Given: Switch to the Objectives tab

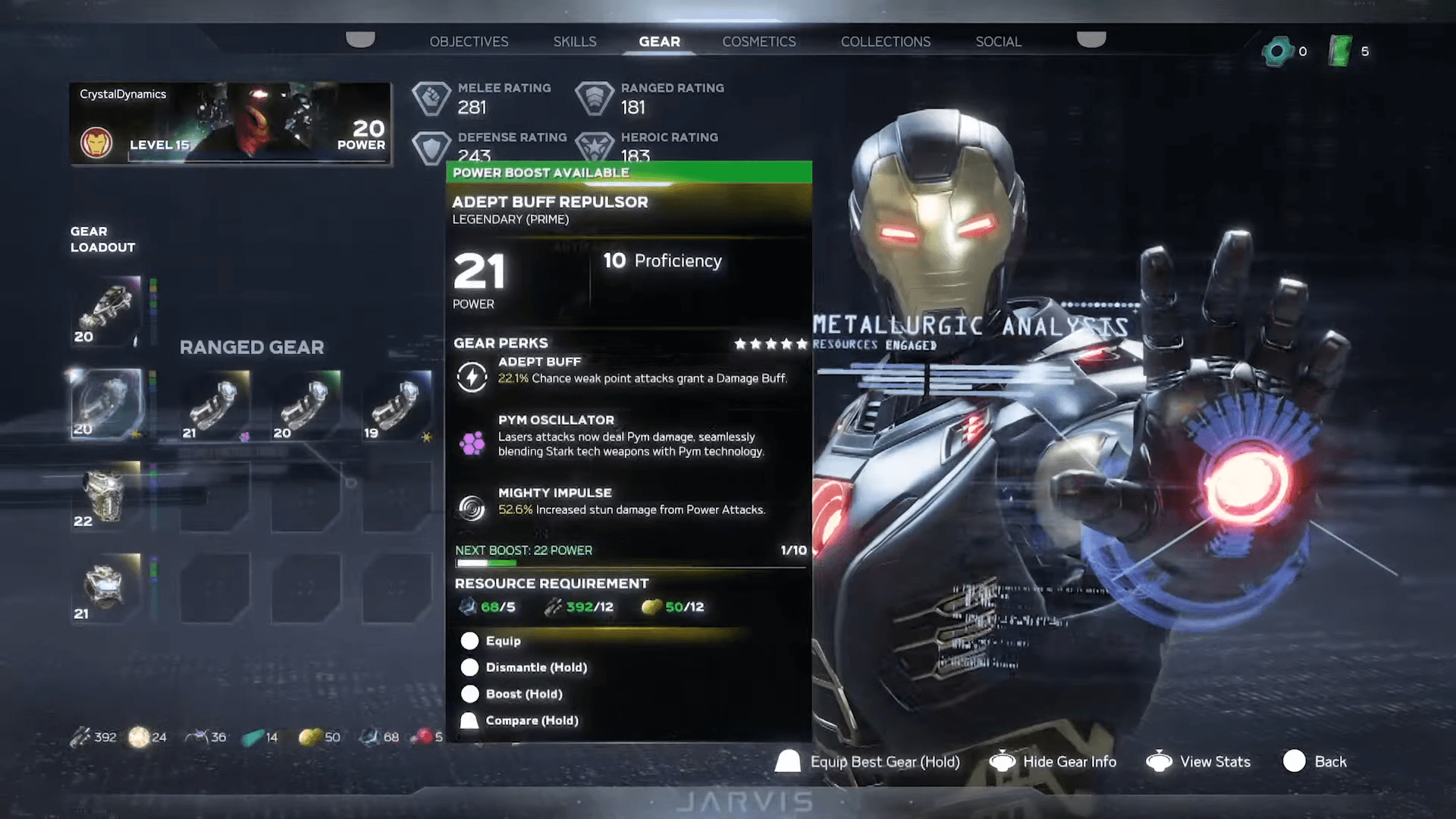Looking at the screenshot, I should (x=469, y=42).
